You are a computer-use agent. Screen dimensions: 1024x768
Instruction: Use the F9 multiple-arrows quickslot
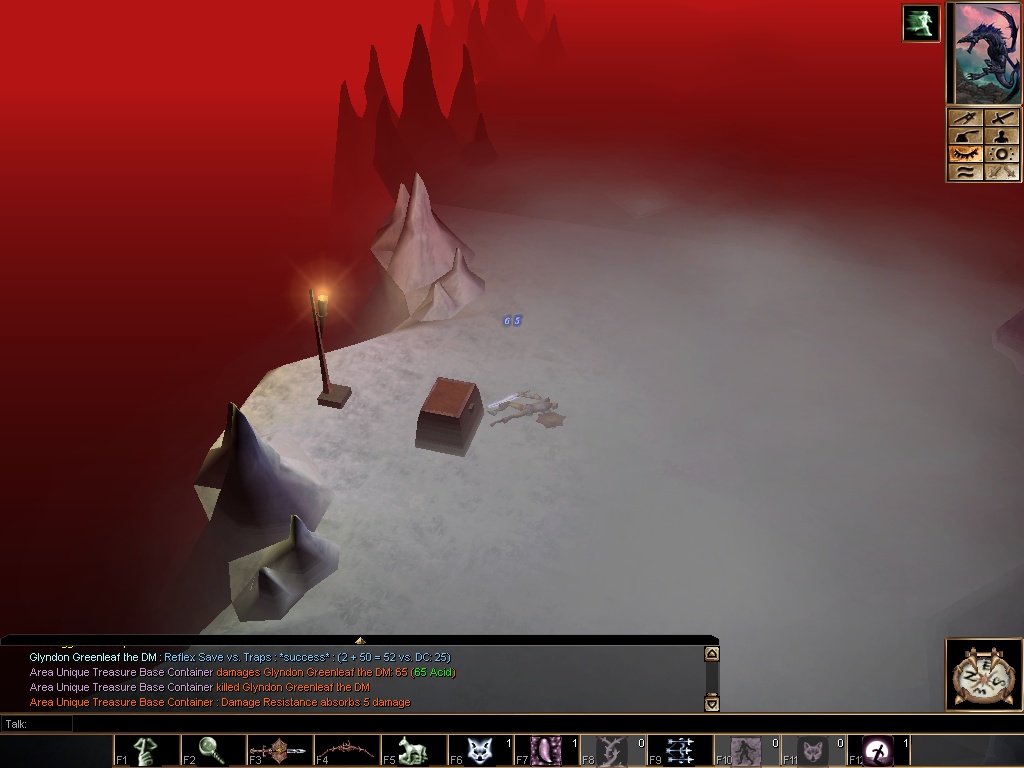tap(679, 751)
